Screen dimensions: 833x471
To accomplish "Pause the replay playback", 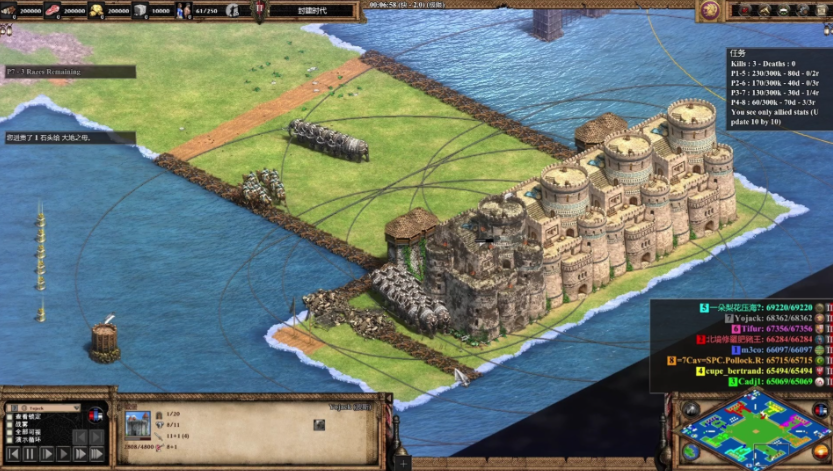I will (x=30, y=454).
